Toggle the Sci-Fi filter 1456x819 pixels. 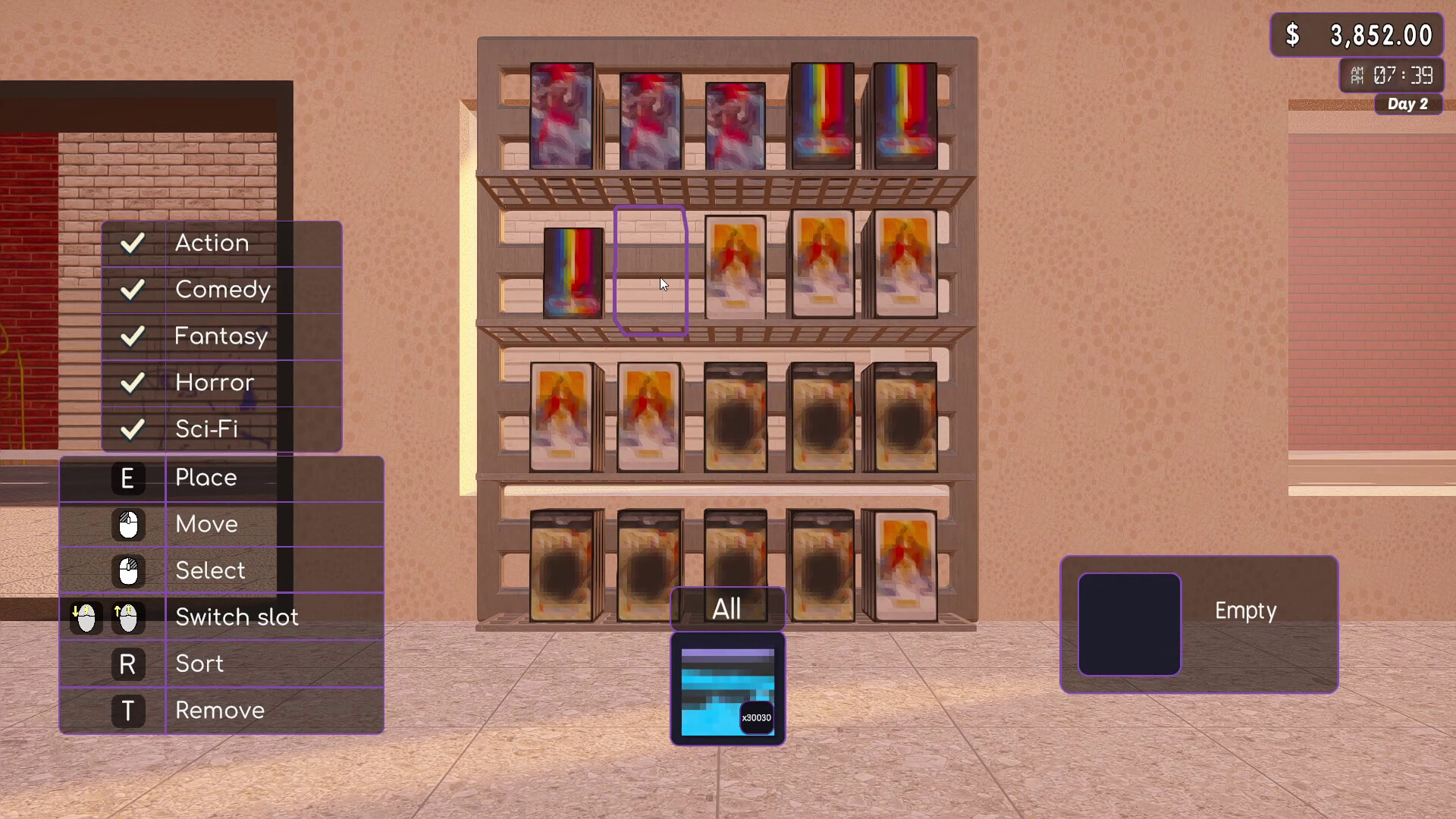point(133,429)
